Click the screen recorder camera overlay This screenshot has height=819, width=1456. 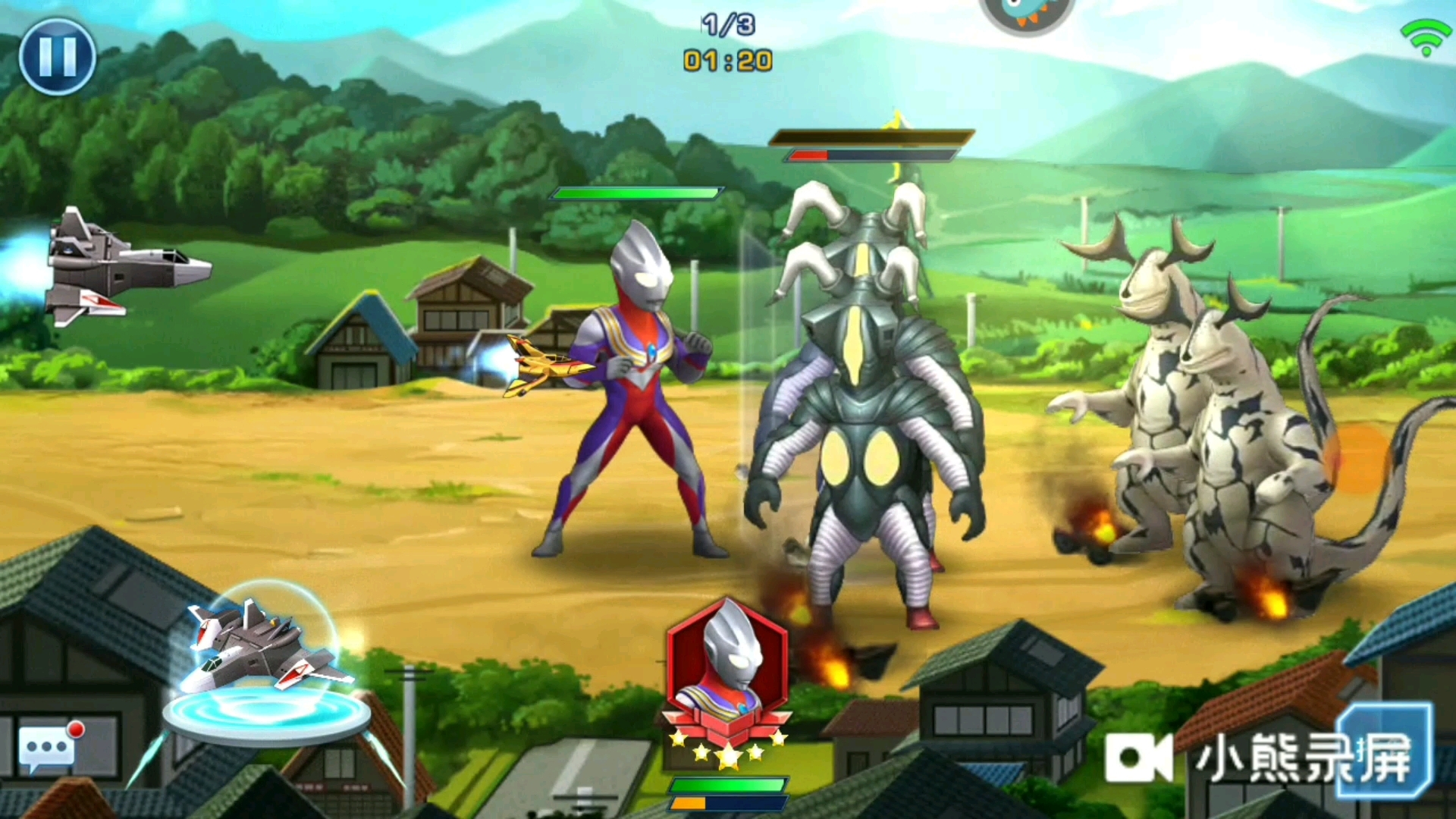1137,757
